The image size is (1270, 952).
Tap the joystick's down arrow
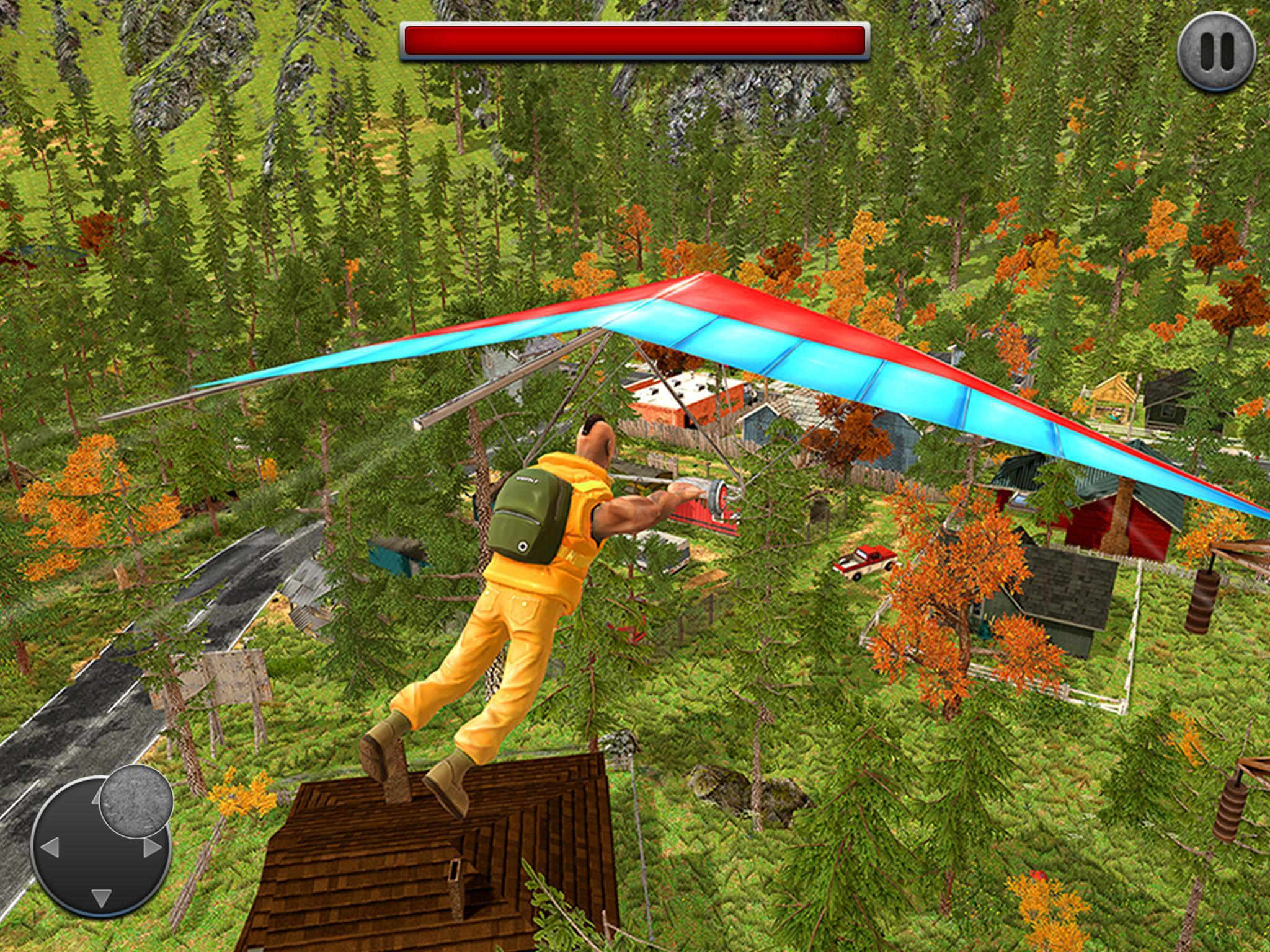coord(101,897)
